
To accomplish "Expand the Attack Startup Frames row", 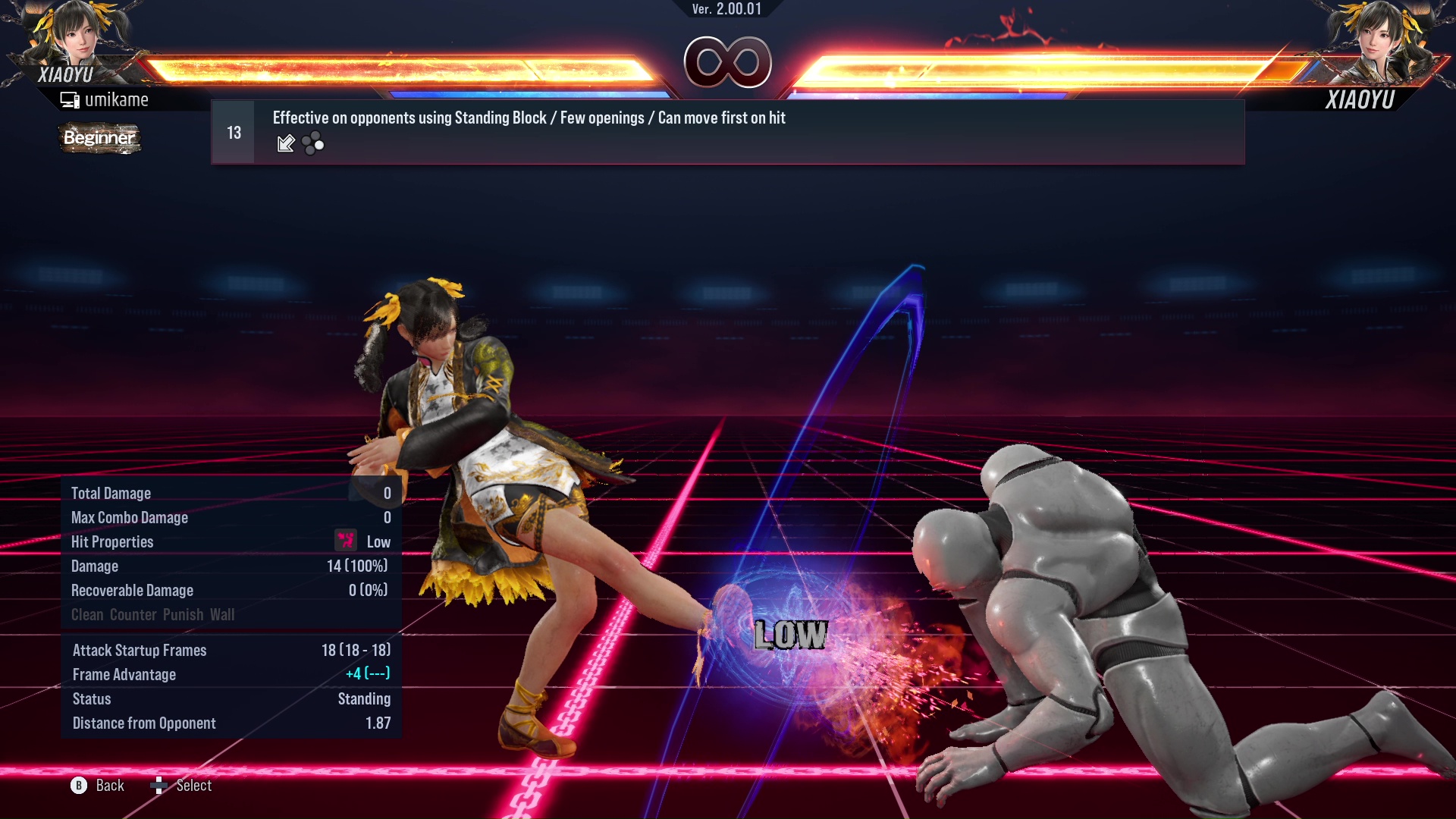I will point(139,650).
